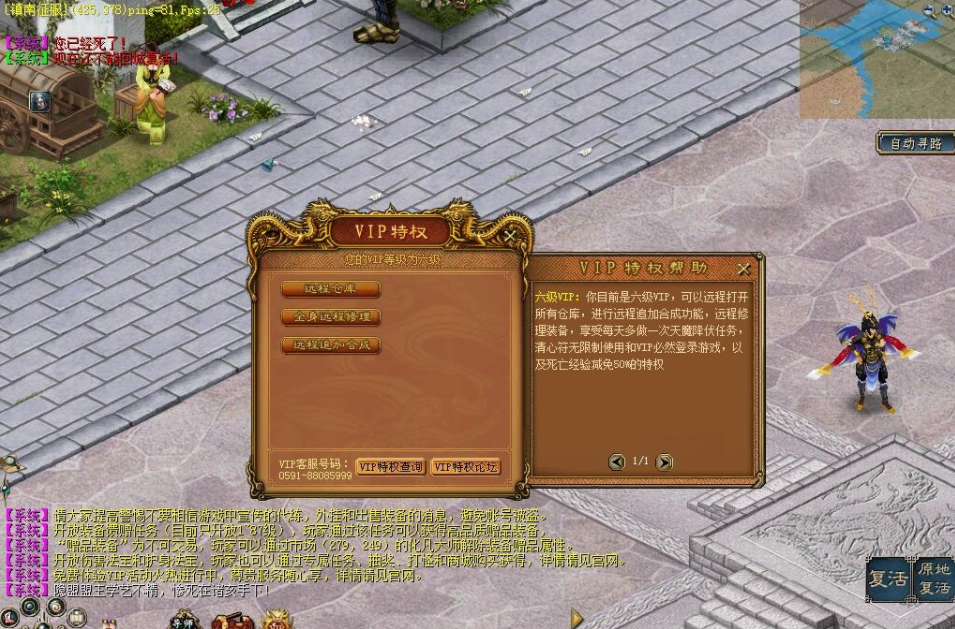This screenshot has height=629, width=955.
Task: Open the 远程仓库 remote warehouse
Action: [x=330, y=289]
